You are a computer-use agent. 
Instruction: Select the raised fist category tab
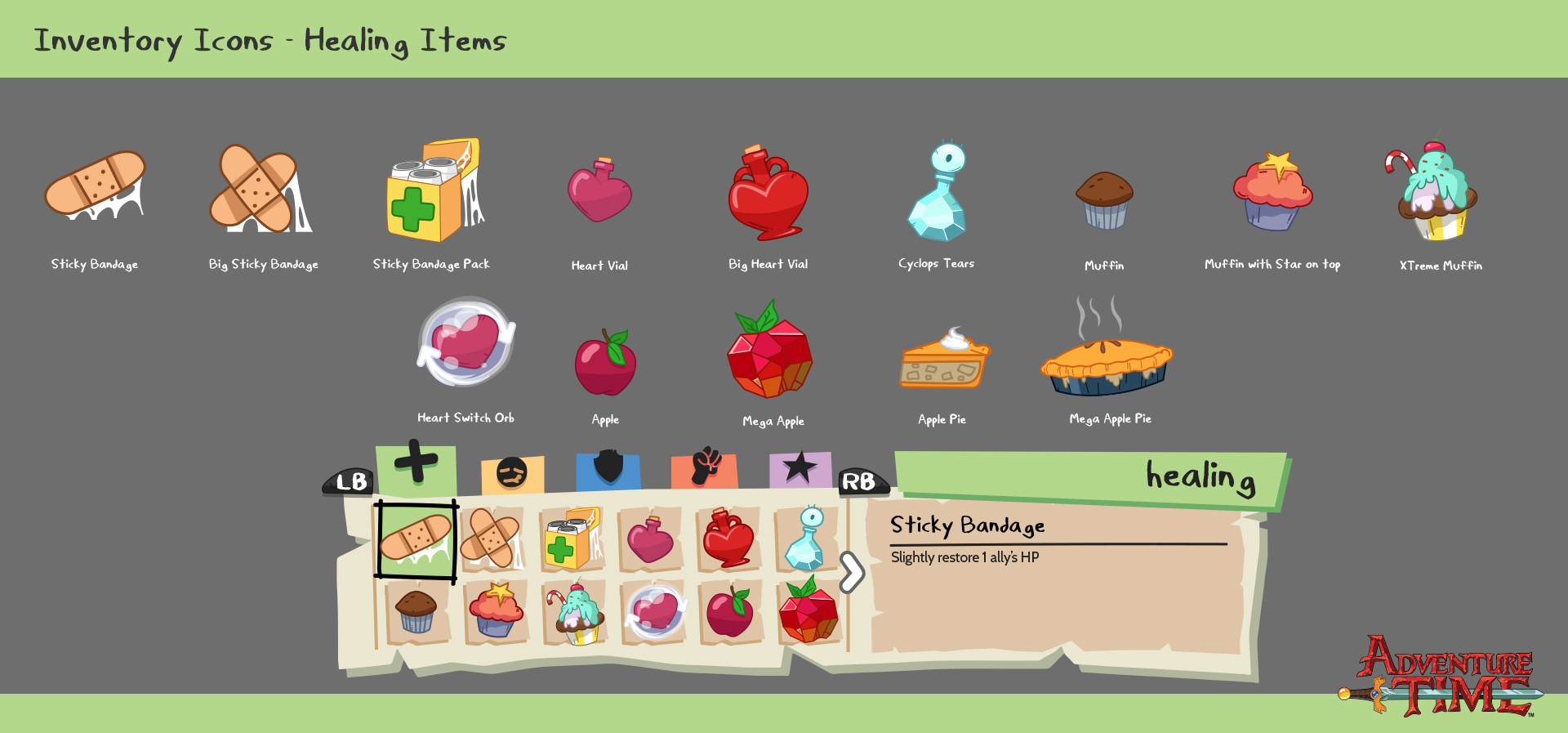tap(705, 469)
